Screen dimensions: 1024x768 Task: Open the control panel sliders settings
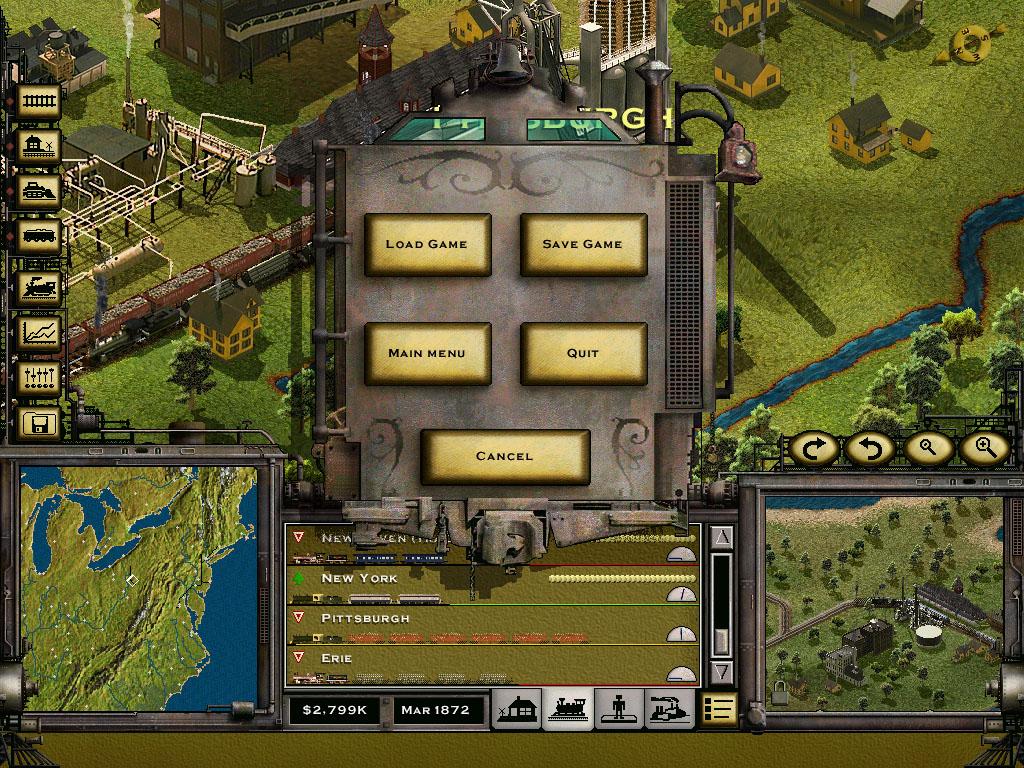click(41, 378)
